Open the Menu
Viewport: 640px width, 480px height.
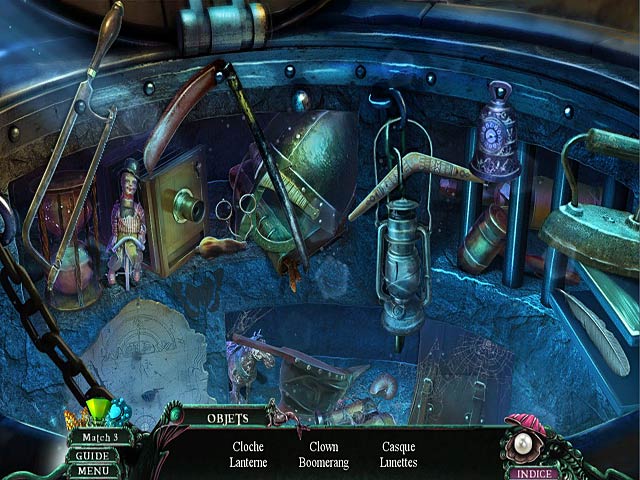pos(94,471)
